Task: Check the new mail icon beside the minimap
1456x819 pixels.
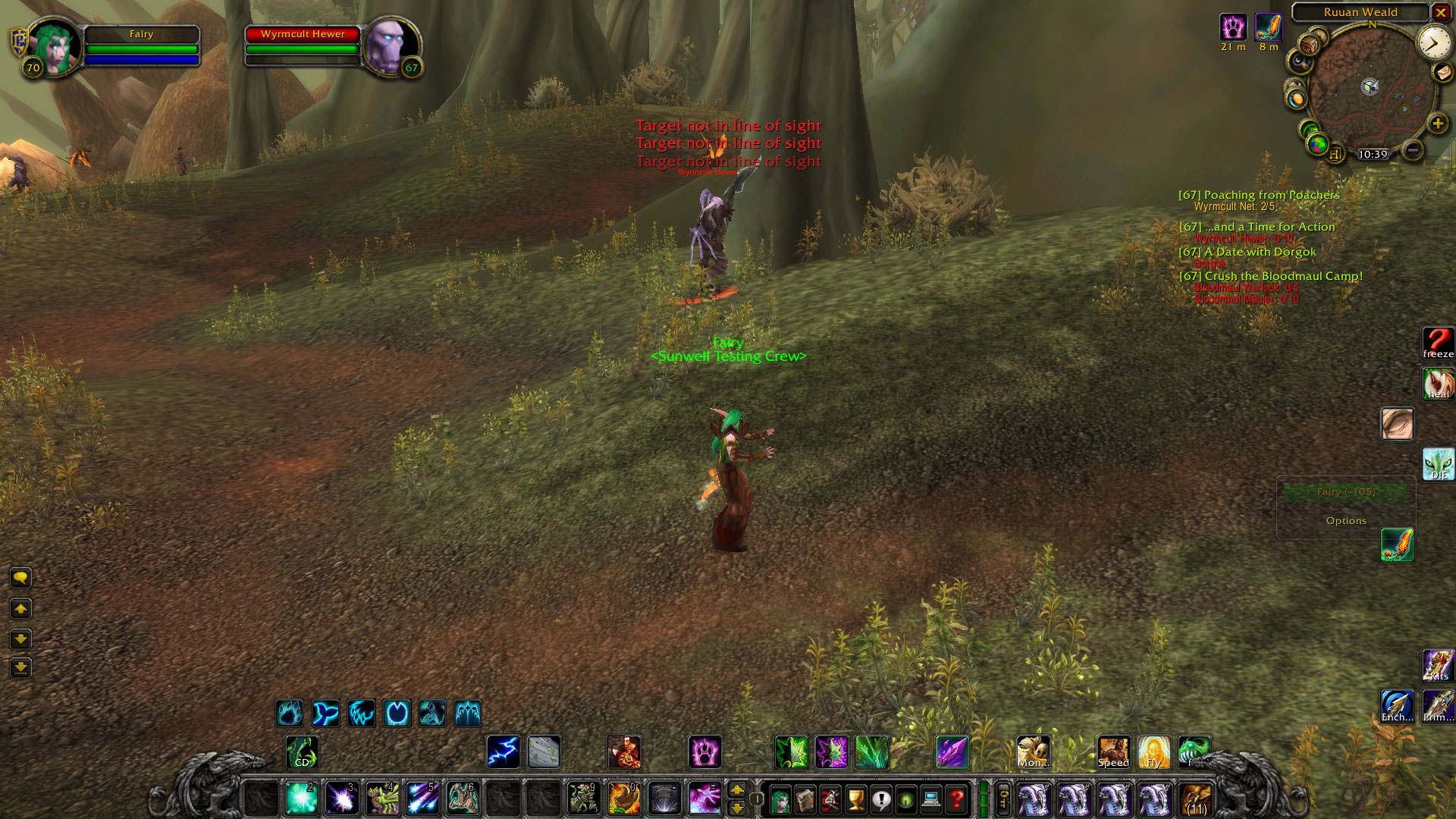Action: (1442, 73)
